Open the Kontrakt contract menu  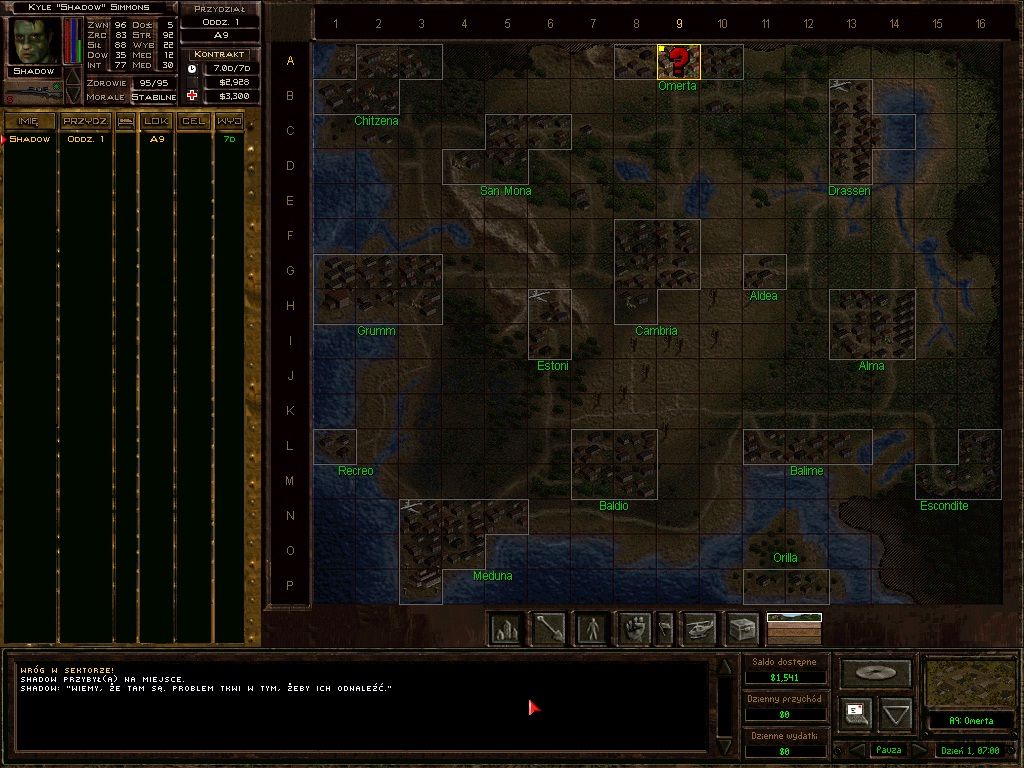click(x=220, y=53)
